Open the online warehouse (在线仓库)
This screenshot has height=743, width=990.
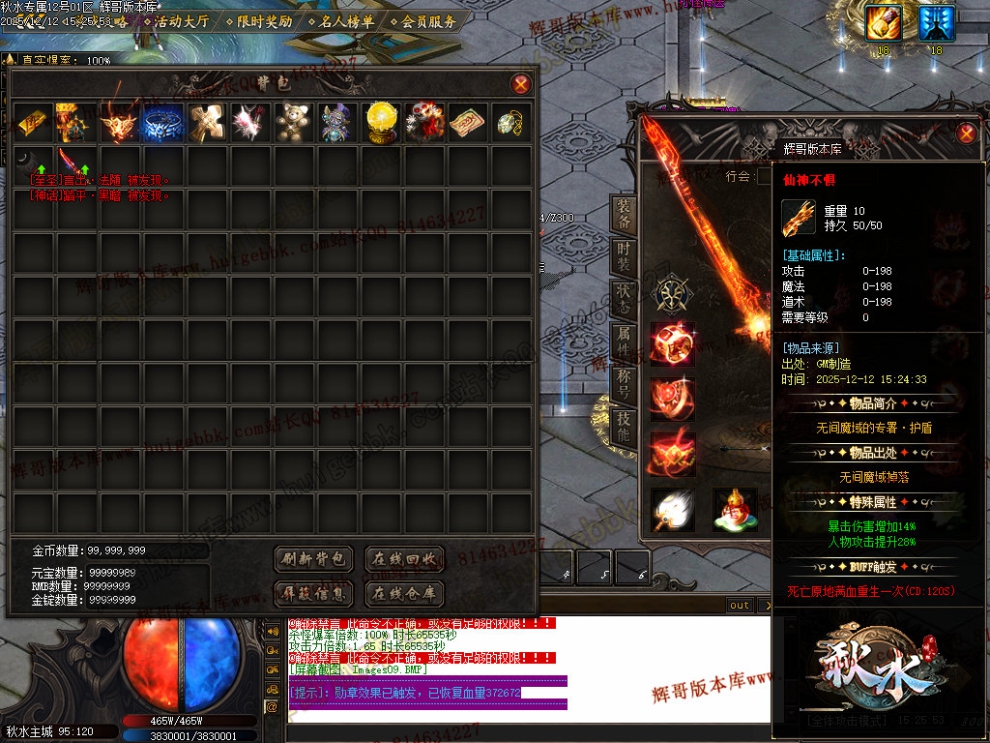(403, 594)
